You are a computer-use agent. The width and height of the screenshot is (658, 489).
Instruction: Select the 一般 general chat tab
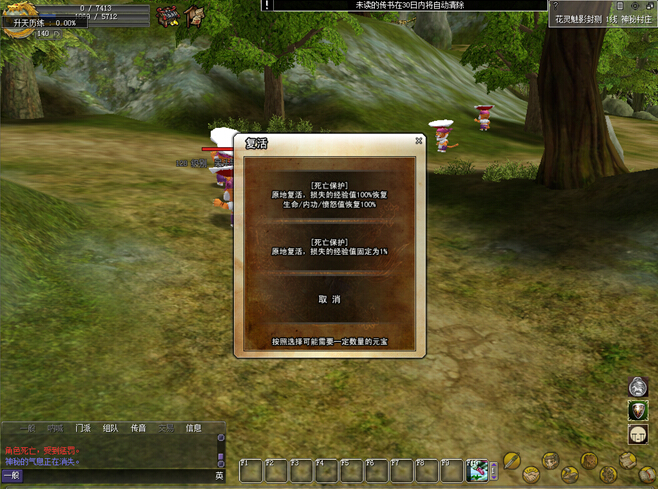pyautogui.click(x=28, y=428)
